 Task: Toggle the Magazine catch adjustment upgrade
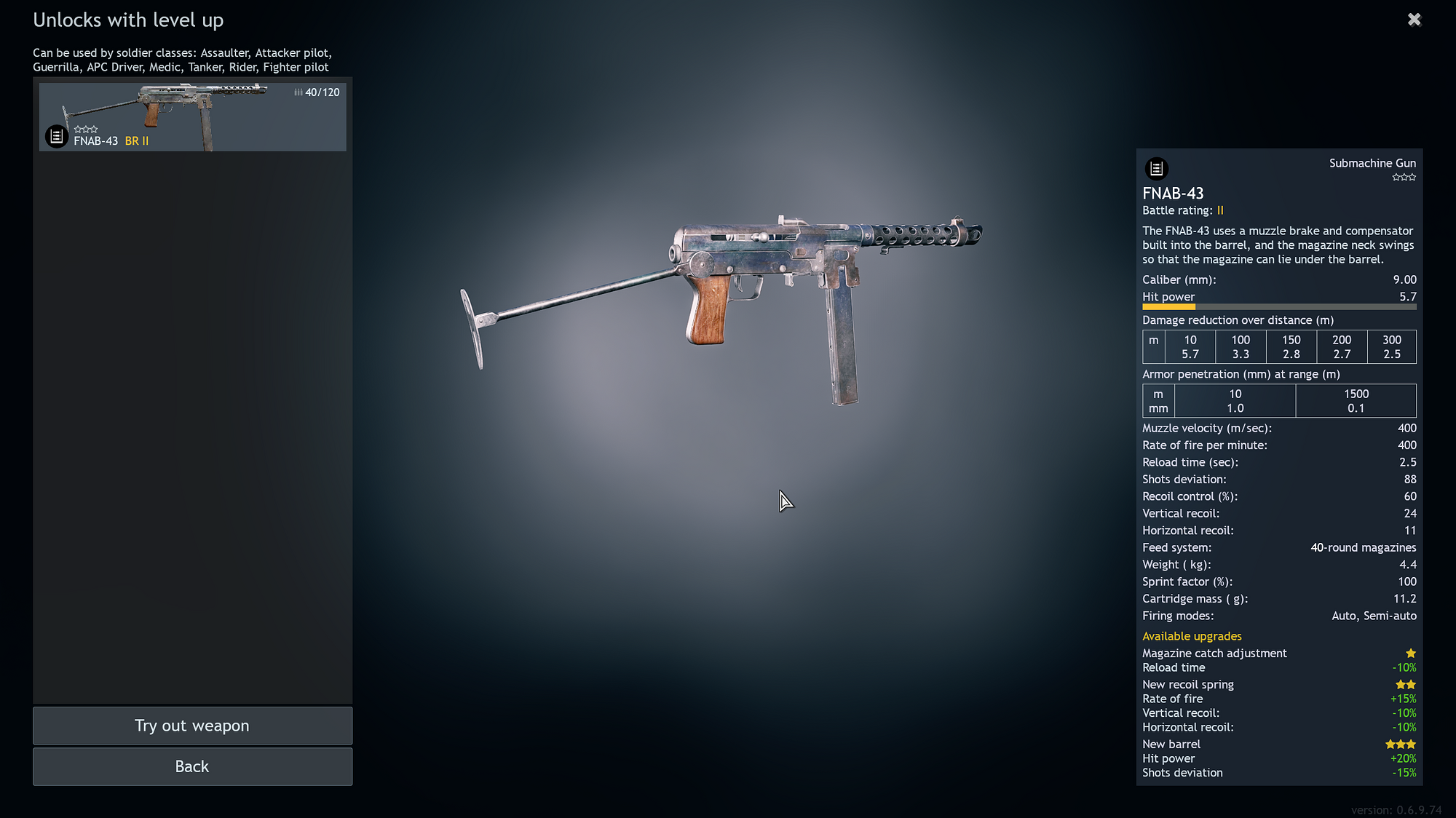pyautogui.click(x=1214, y=654)
